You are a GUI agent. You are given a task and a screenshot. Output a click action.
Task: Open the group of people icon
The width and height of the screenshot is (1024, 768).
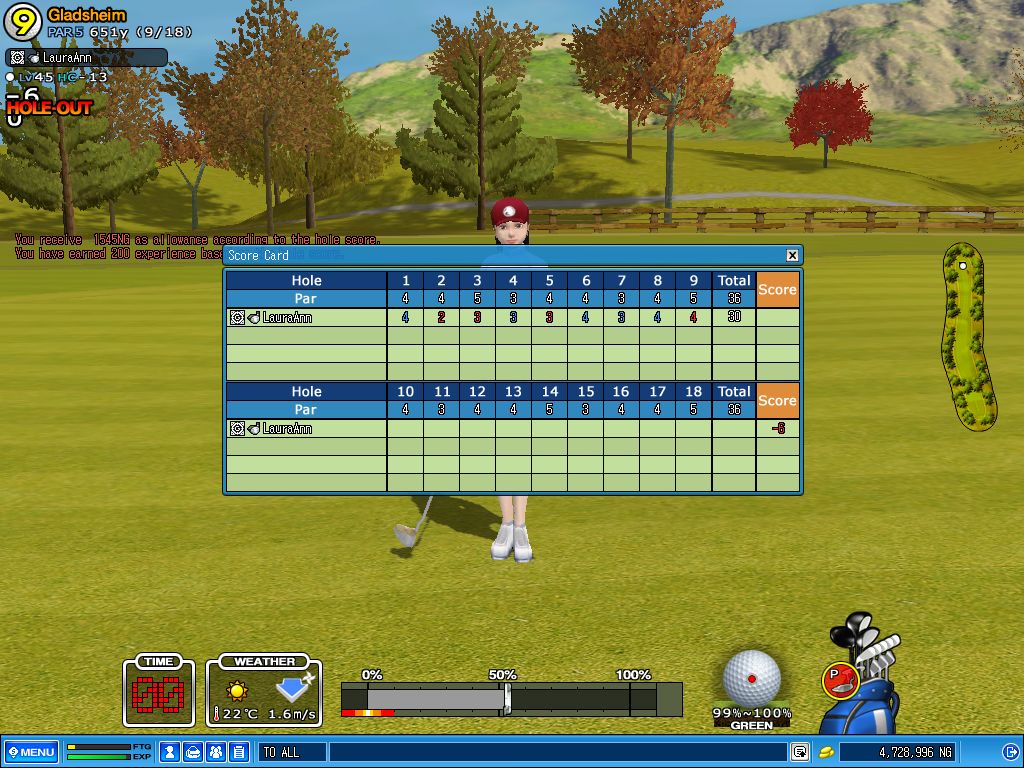(216, 752)
